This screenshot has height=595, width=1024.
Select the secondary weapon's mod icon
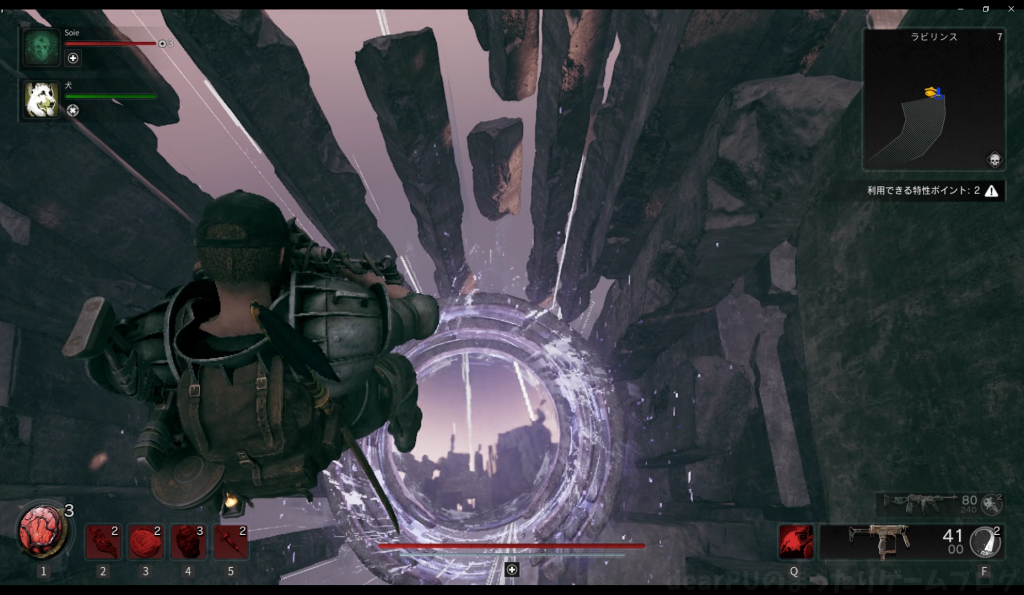point(992,503)
